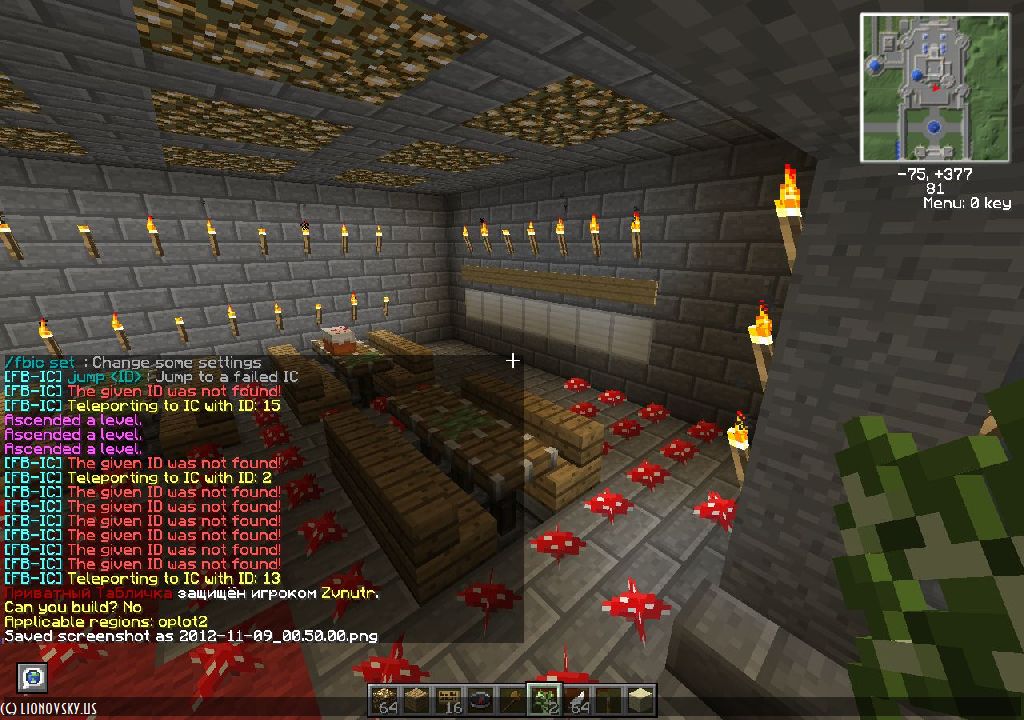
Task: Select the sandstone block hotbar slot
Action: [x=640, y=701]
